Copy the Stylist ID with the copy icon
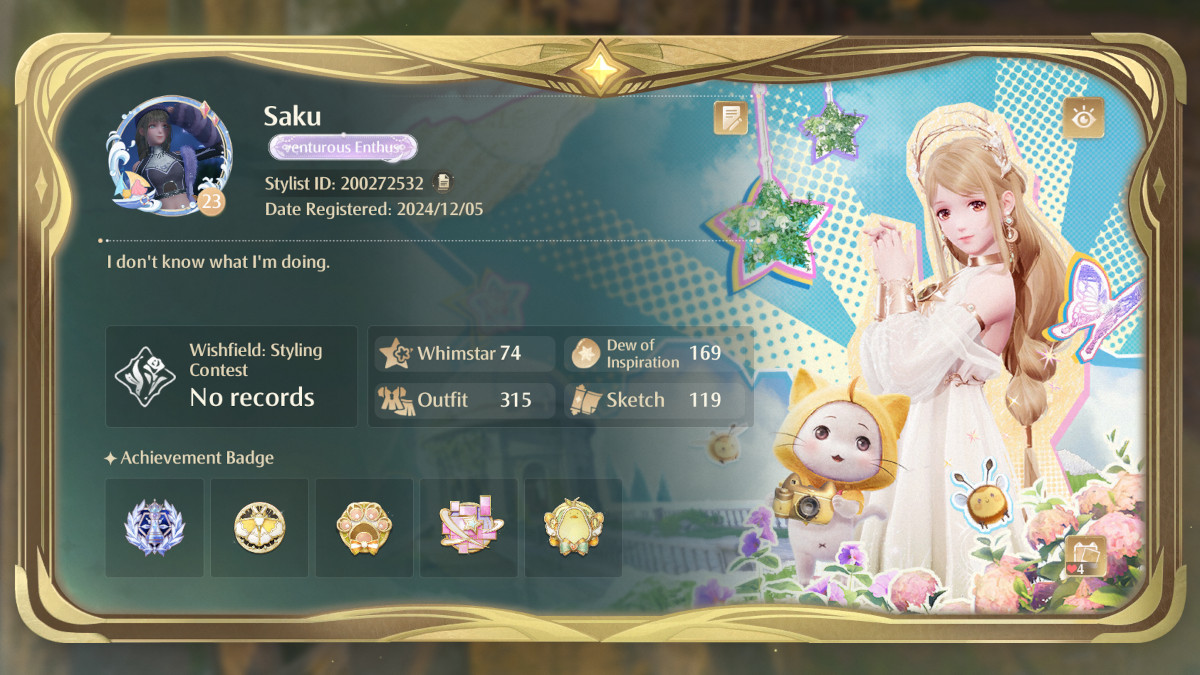Screen dimensions: 1200x675 pyautogui.click(x=443, y=183)
